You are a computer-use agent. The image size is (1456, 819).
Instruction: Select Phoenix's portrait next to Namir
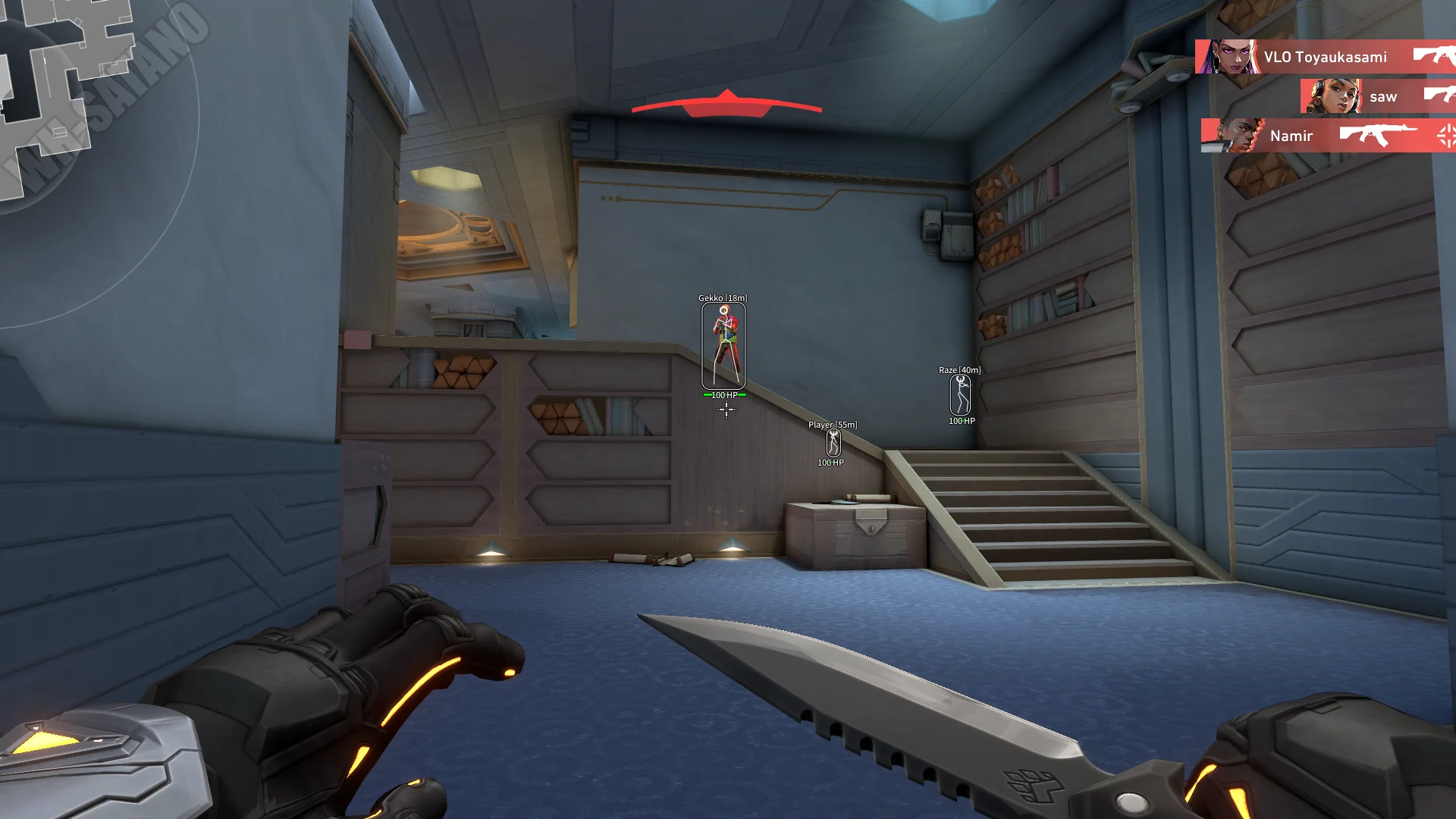click(1232, 136)
